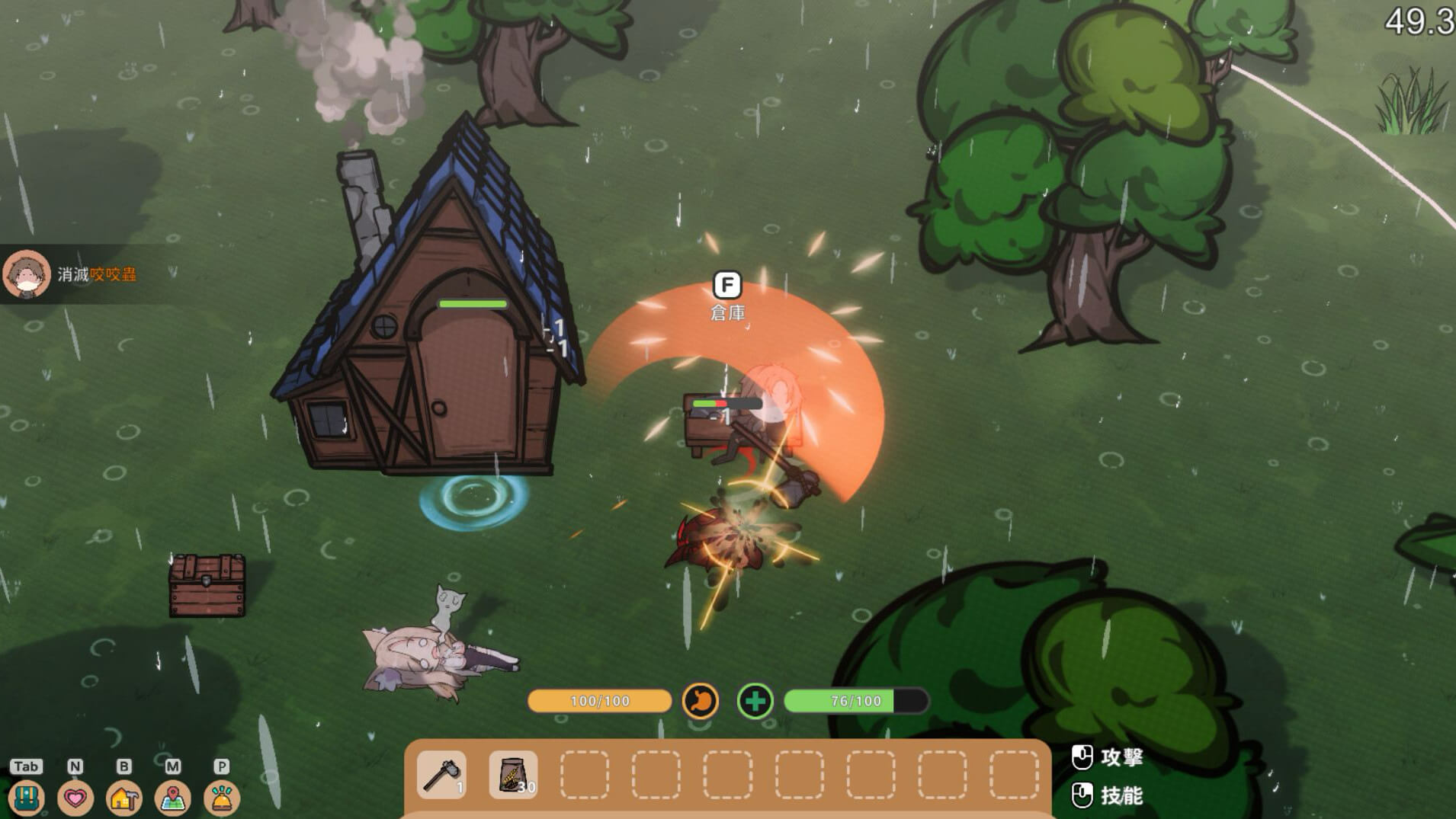Image resolution: width=1456 pixels, height=819 pixels.
Task: Click the golden service bell icon
Action: pos(222,798)
